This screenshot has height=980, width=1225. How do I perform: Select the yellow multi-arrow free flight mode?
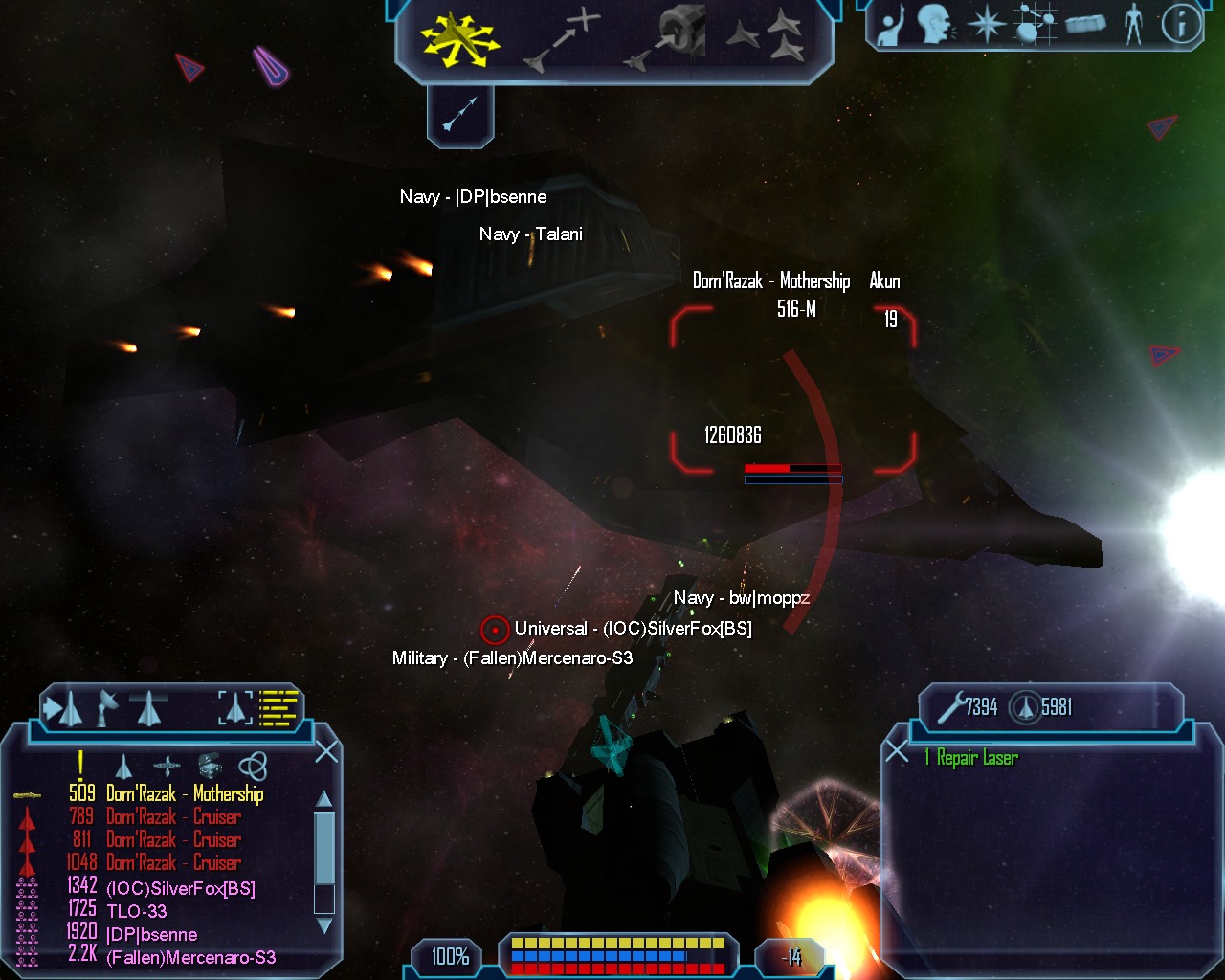tap(459, 41)
